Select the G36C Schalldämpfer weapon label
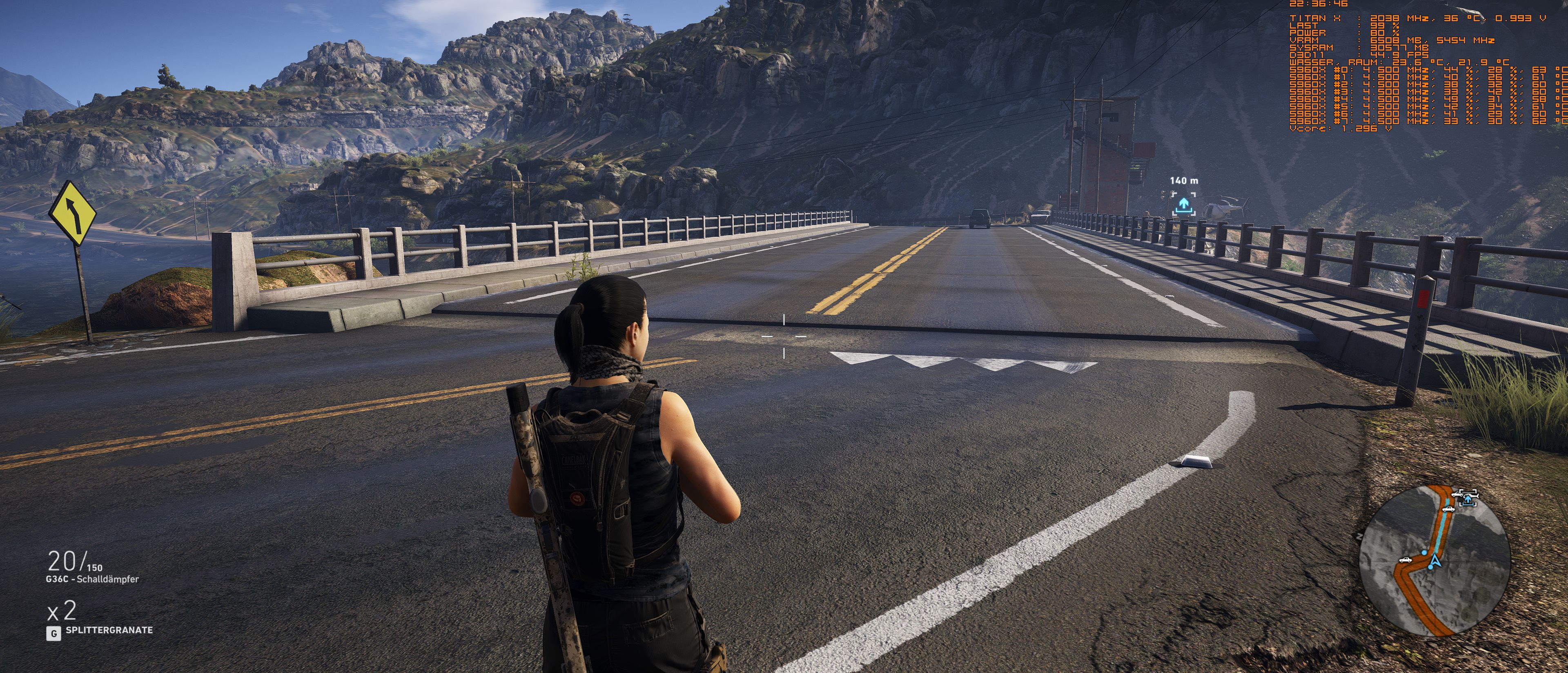 pyautogui.click(x=92, y=579)
